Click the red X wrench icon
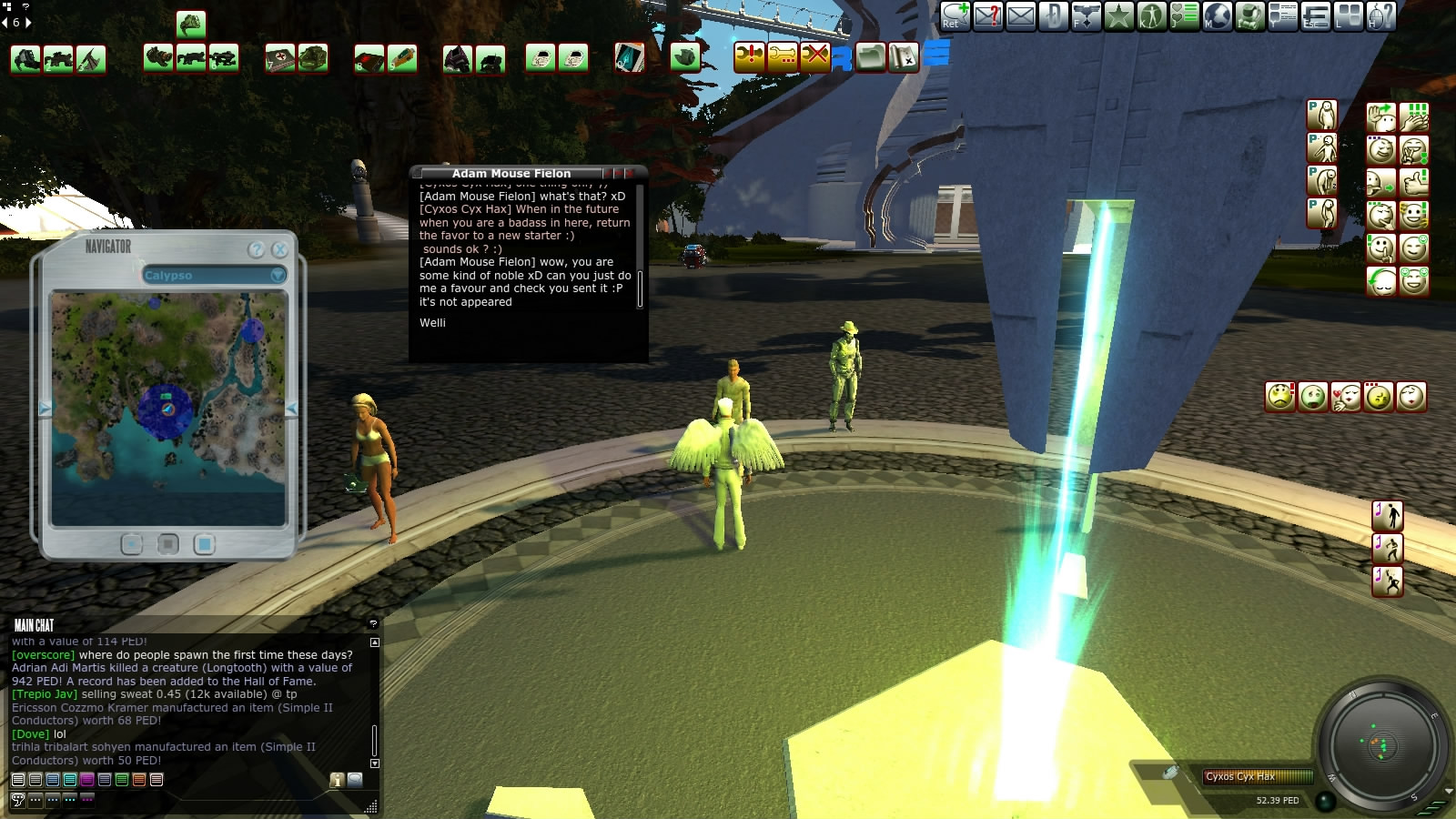This screenshot has height=819, width=1456. 814,57
